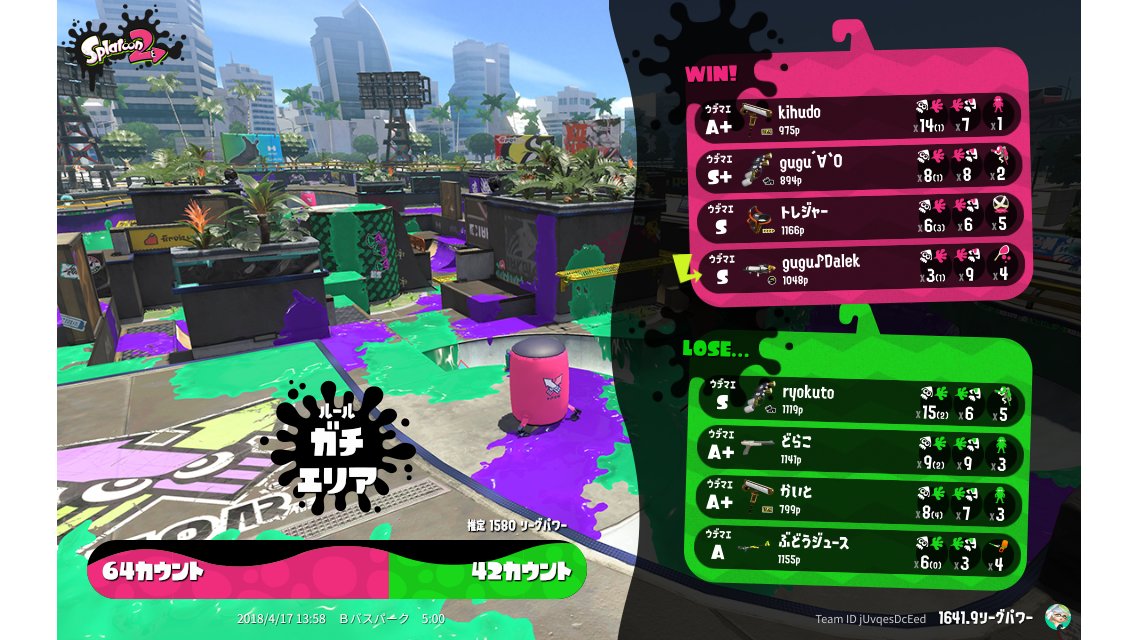Open the team avatar beside the league power

pyautogui.click(x=1058, y=617)
